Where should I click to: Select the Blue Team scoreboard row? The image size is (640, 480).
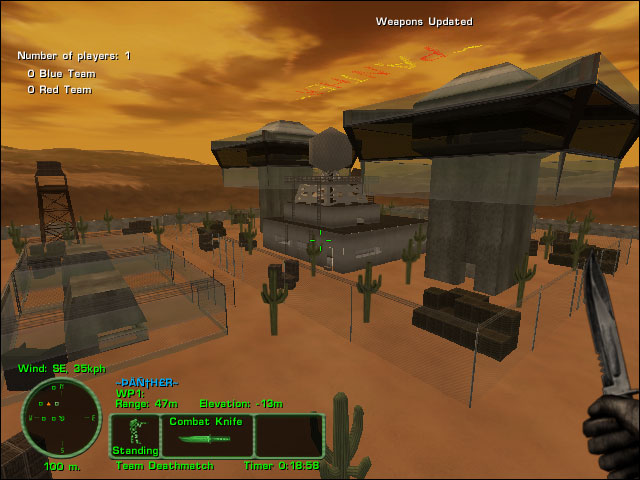[x=60, y=73]
